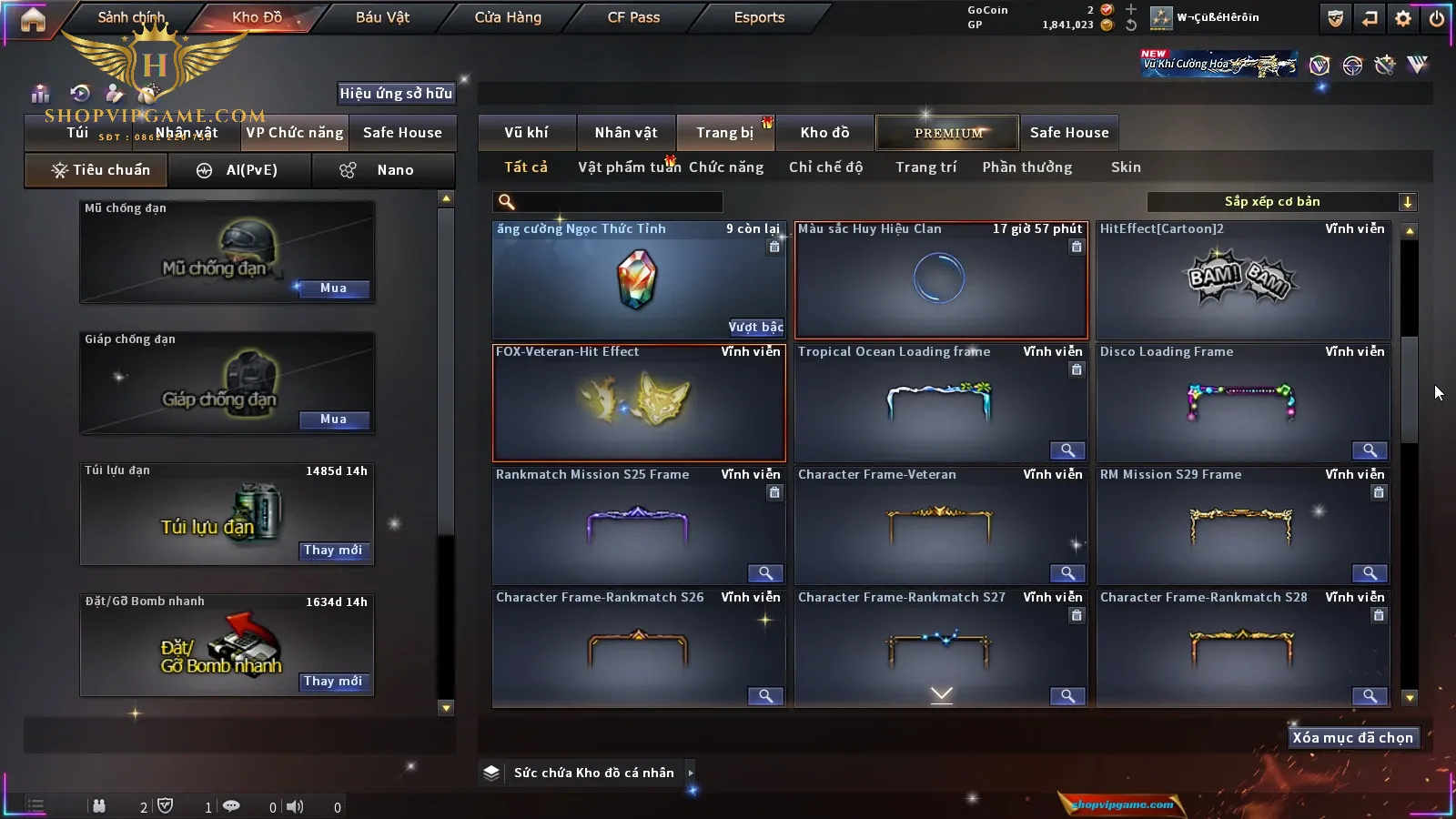Renew the Túi lựu đạn item
Image resolution: width=1456 pixels, height=819 pixels.
click(x=333, y=551)
